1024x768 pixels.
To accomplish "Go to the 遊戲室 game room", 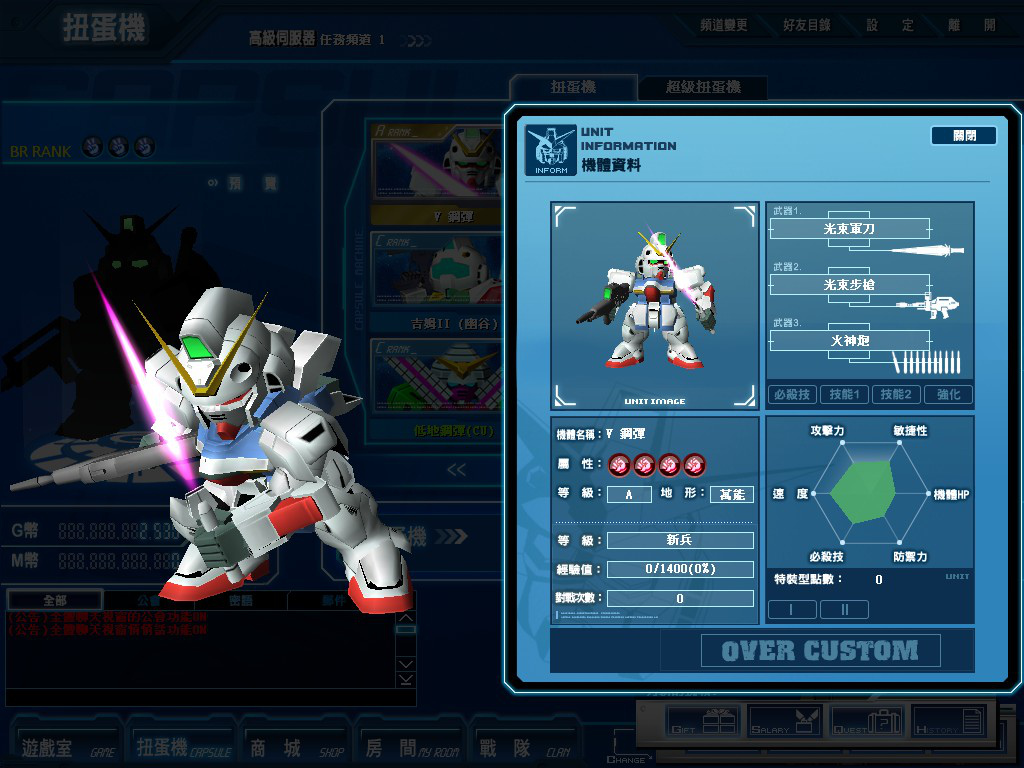I will (x=65, y=747).
